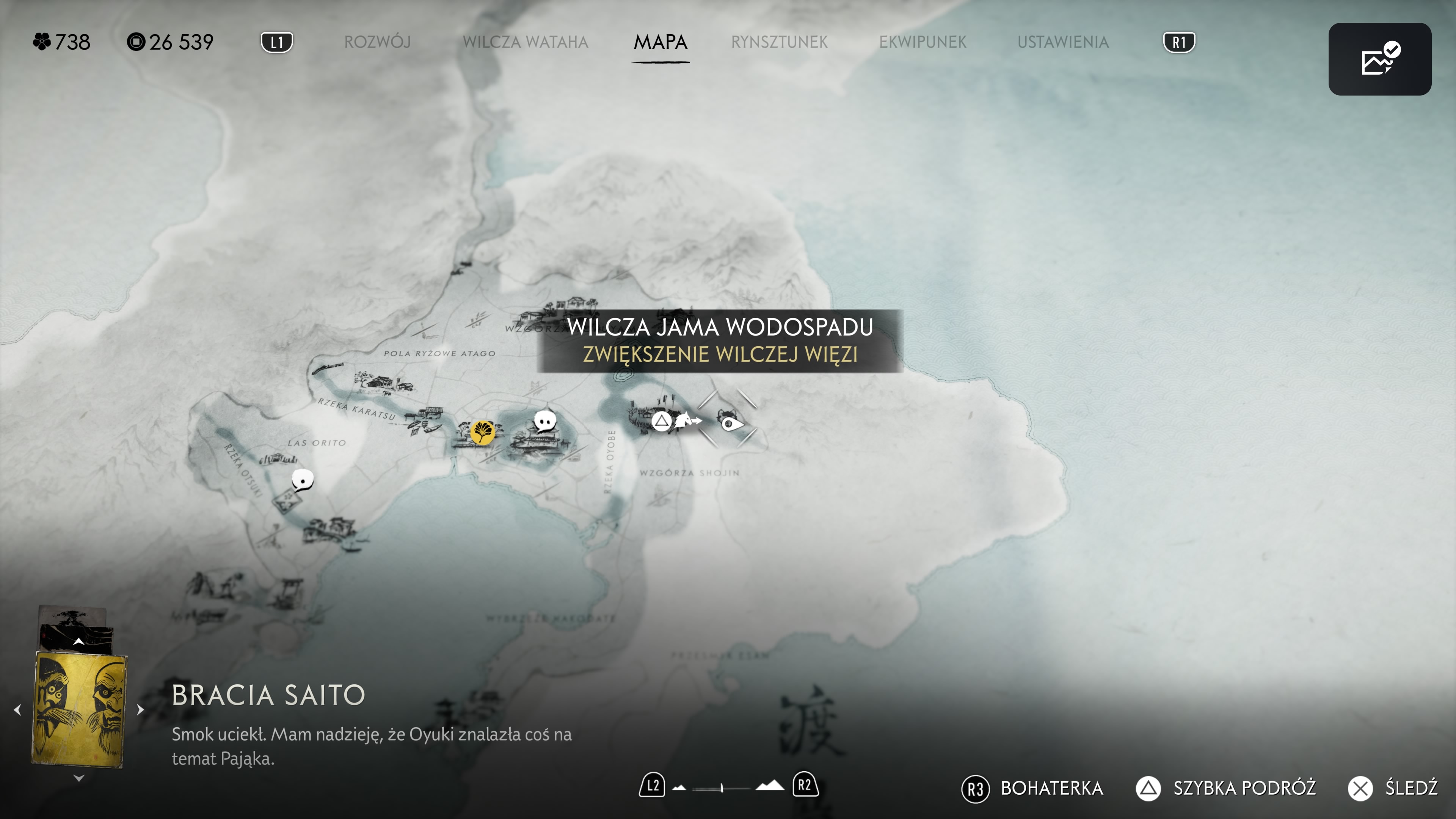
Task: Select the horse fast travel marker
Action: (686, 420)
